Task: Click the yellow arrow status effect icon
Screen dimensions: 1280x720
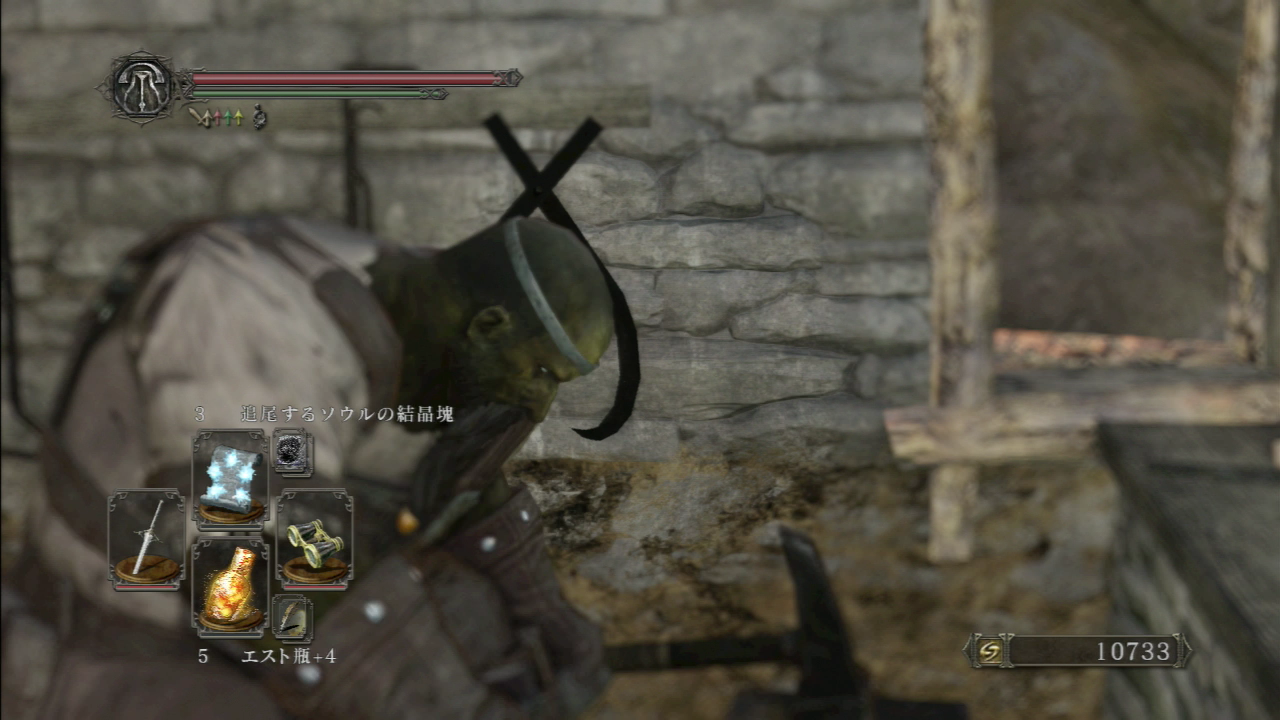Action: [239, 117]
